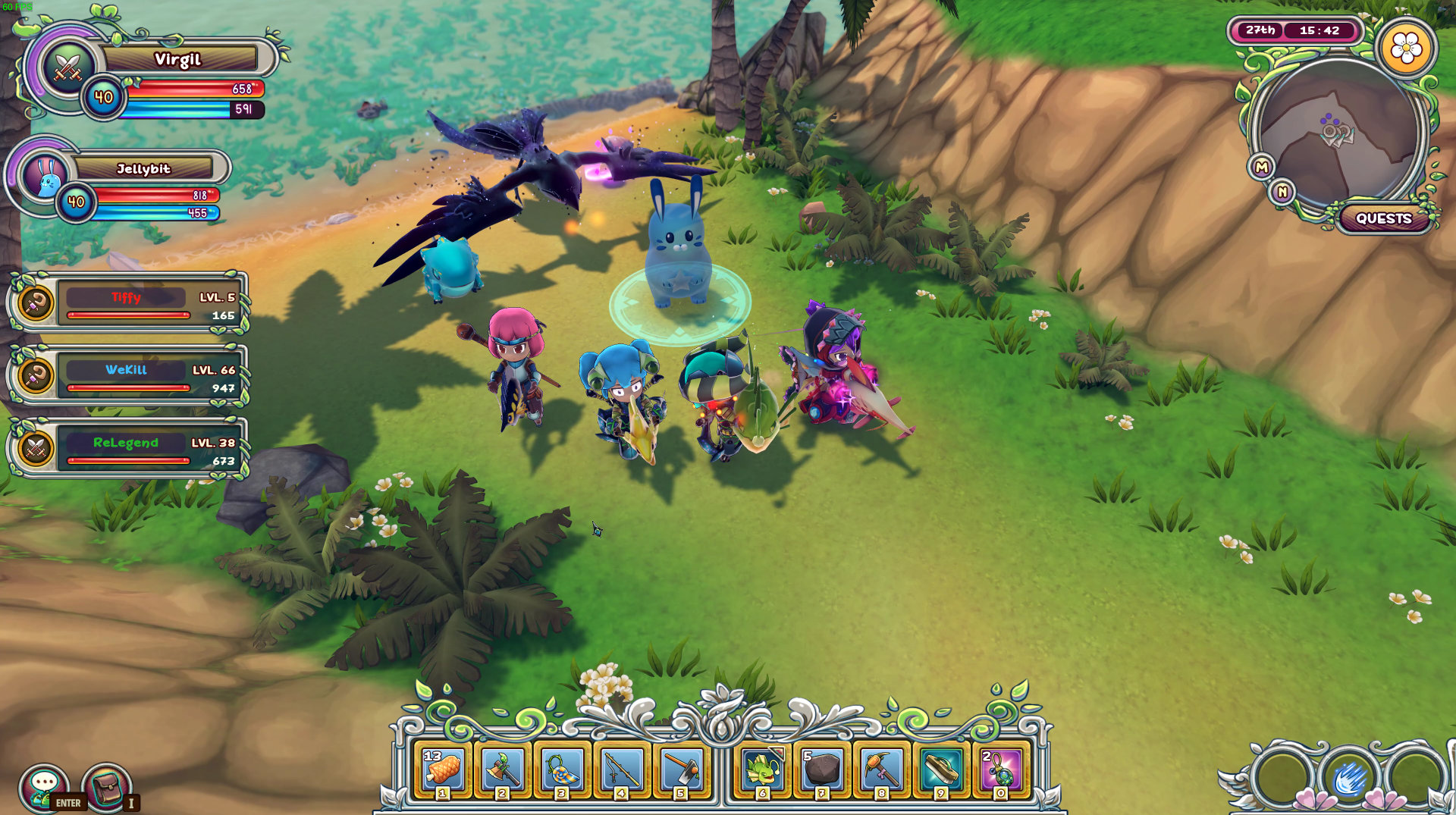Open the map with the M button
This screenshot has width=1456, height=815.
(x=1261, y=167)
